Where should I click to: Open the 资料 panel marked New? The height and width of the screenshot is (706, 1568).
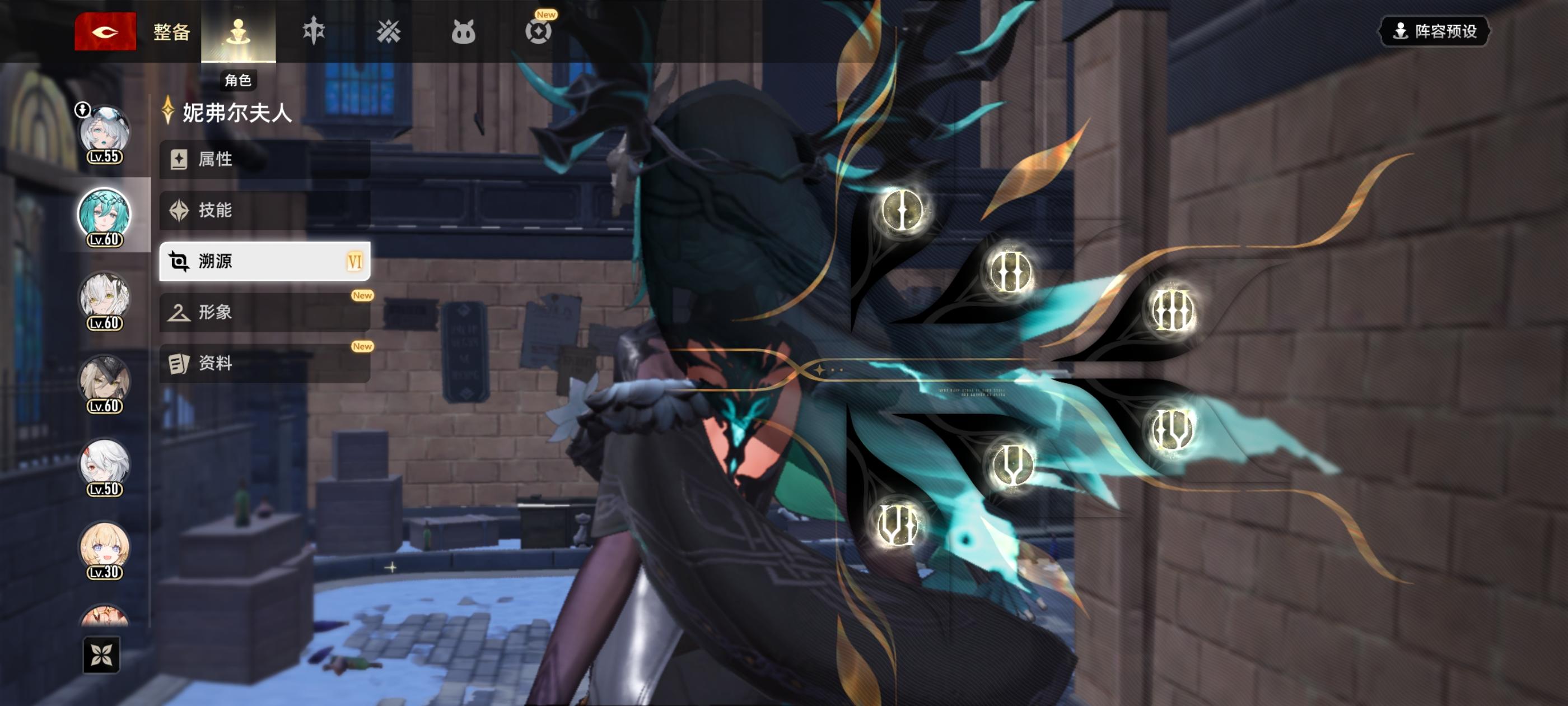tap(265, 364)
